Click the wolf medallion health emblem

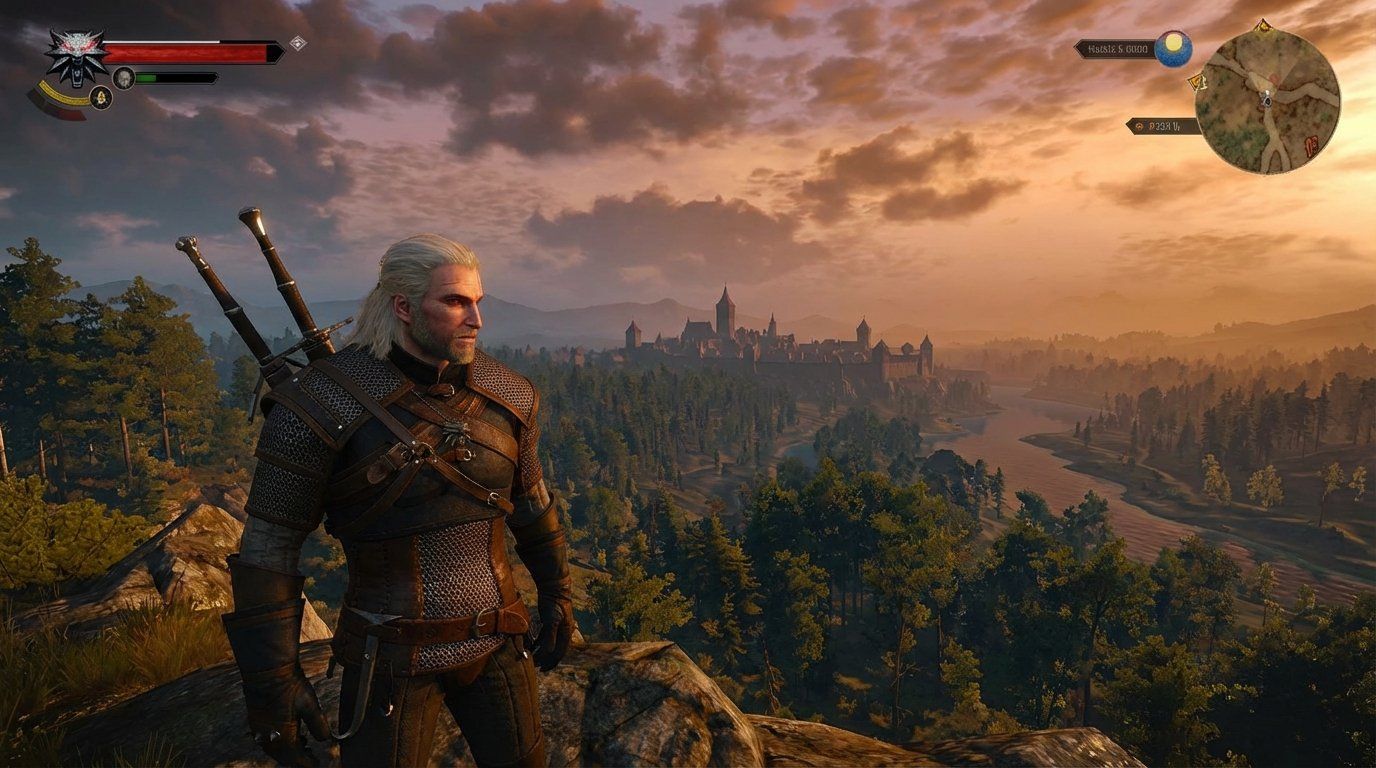click(x=74, y=53)
